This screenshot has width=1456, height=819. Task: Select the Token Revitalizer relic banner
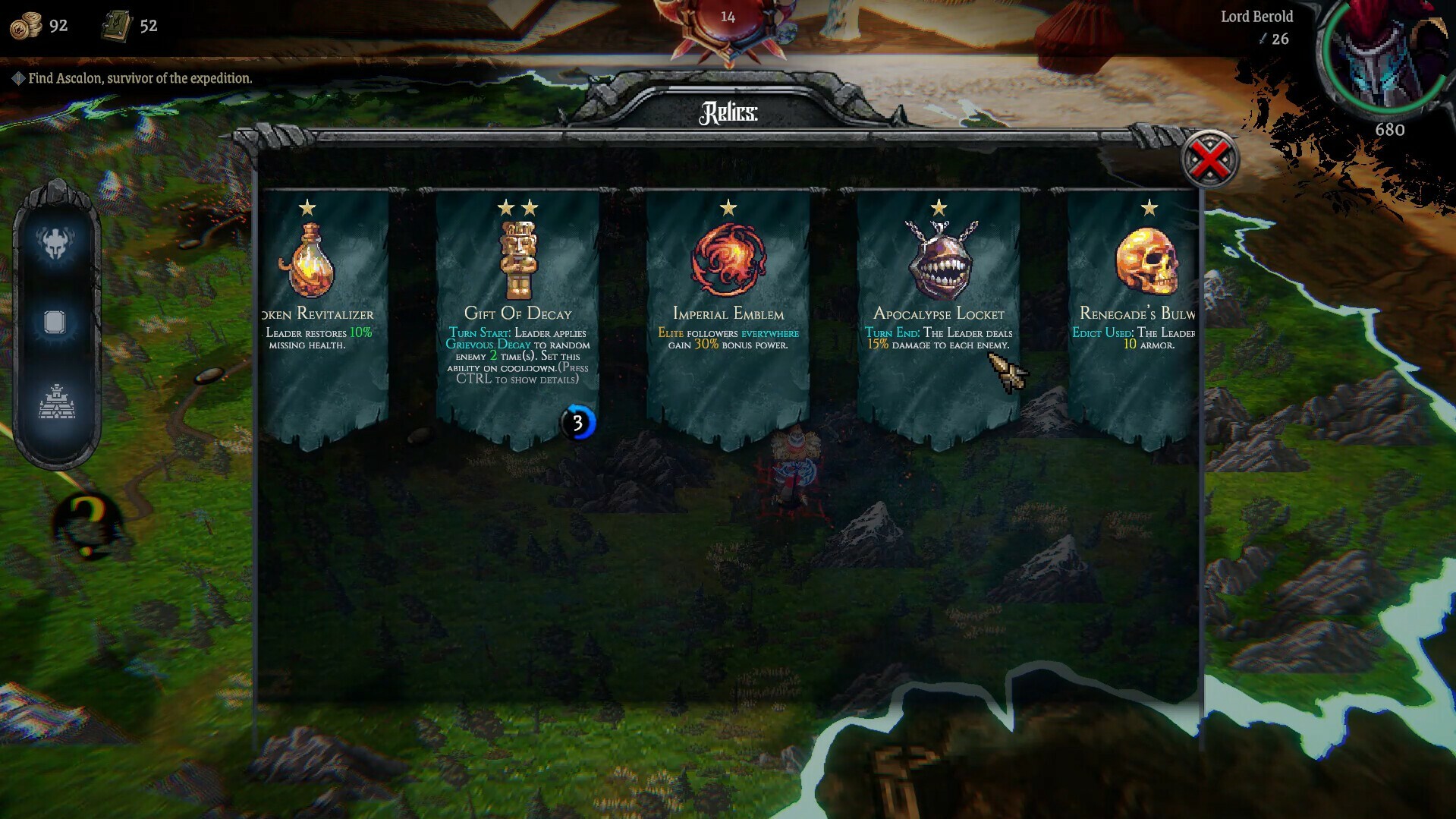click(x=322, y=319)
